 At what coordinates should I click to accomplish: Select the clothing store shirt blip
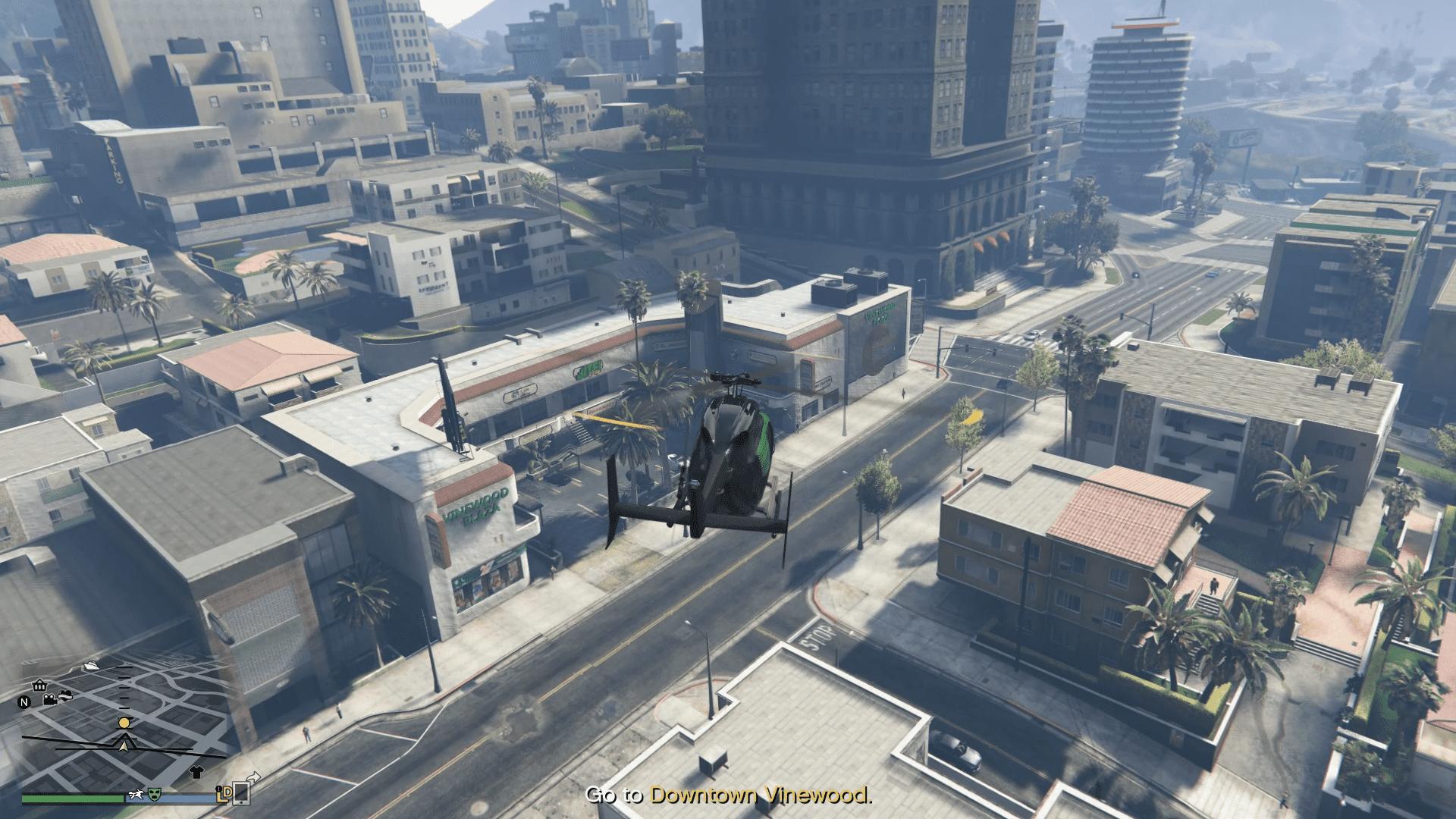[196, 773]
